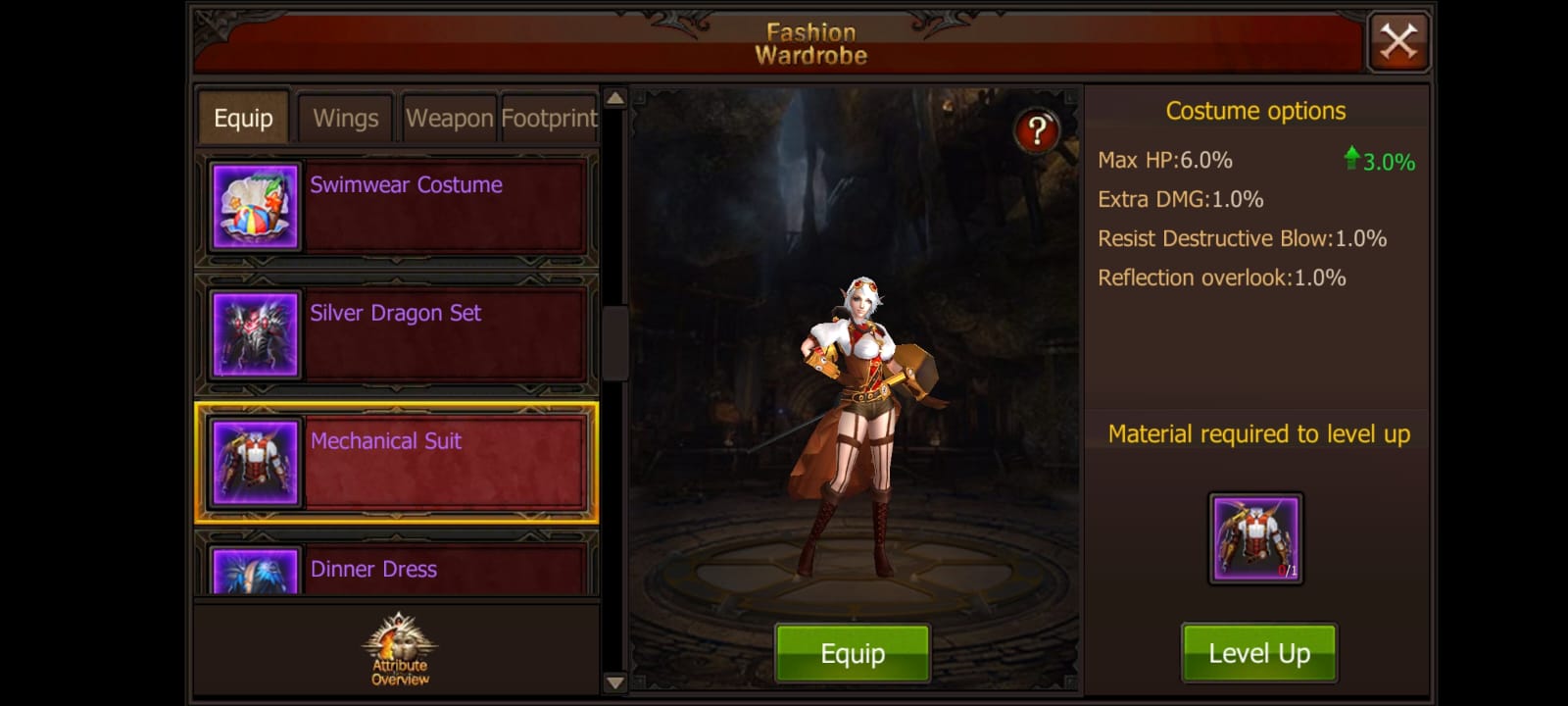Level up the costume

[1259, 653]
